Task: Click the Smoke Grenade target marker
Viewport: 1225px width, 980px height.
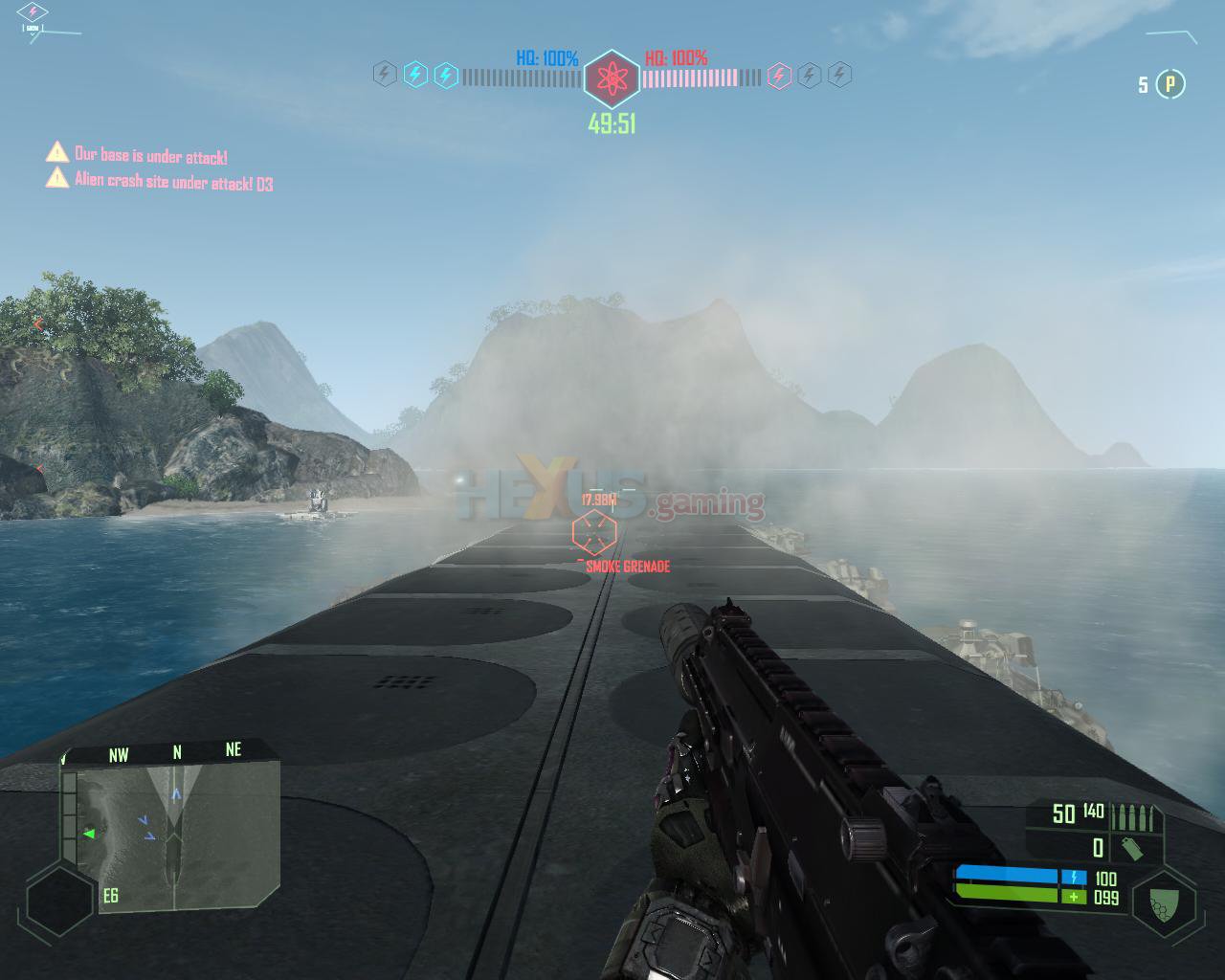Action: pos(593,533)
